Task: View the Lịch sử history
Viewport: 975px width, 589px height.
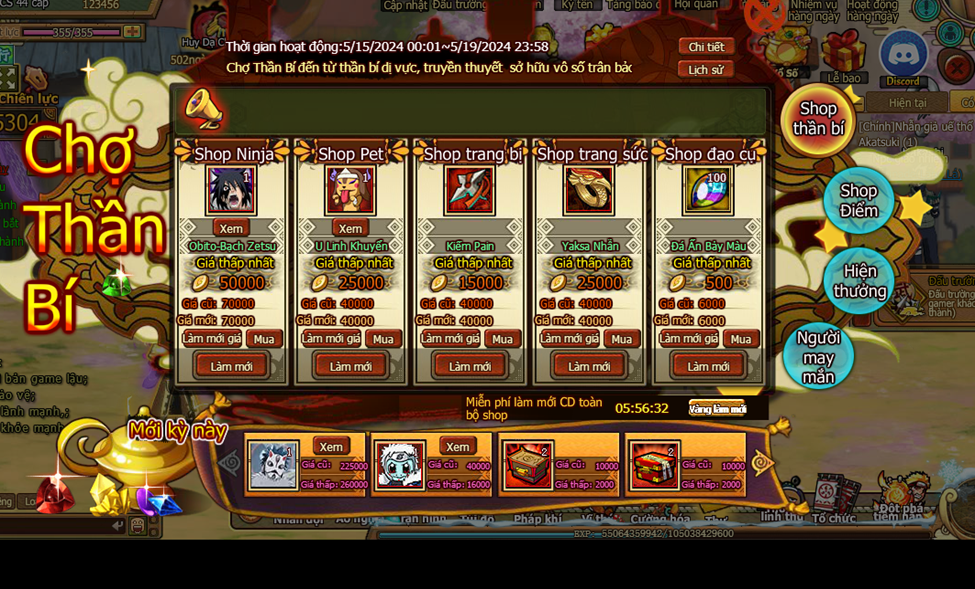Action: [706, 70]
